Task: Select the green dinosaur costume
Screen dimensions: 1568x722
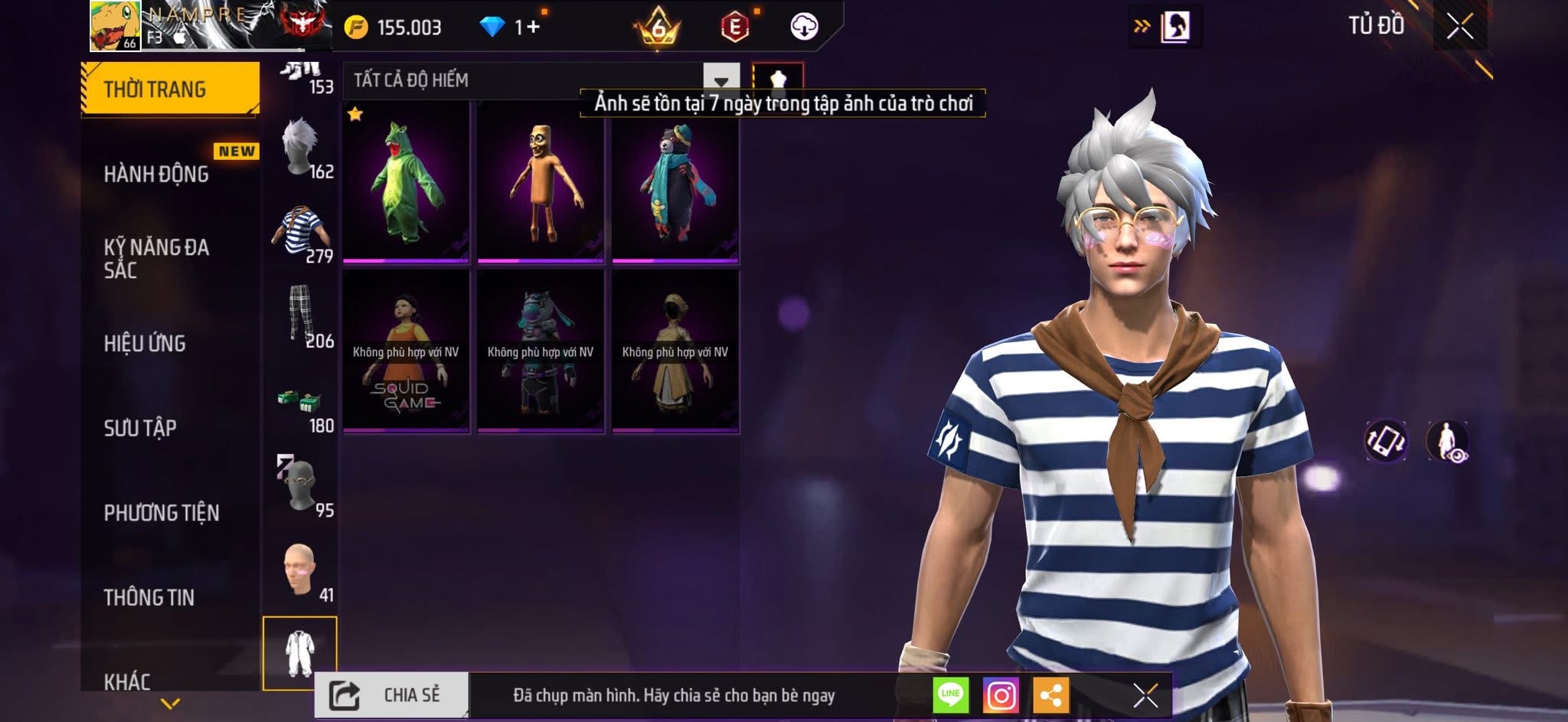Action: (406, 182)
